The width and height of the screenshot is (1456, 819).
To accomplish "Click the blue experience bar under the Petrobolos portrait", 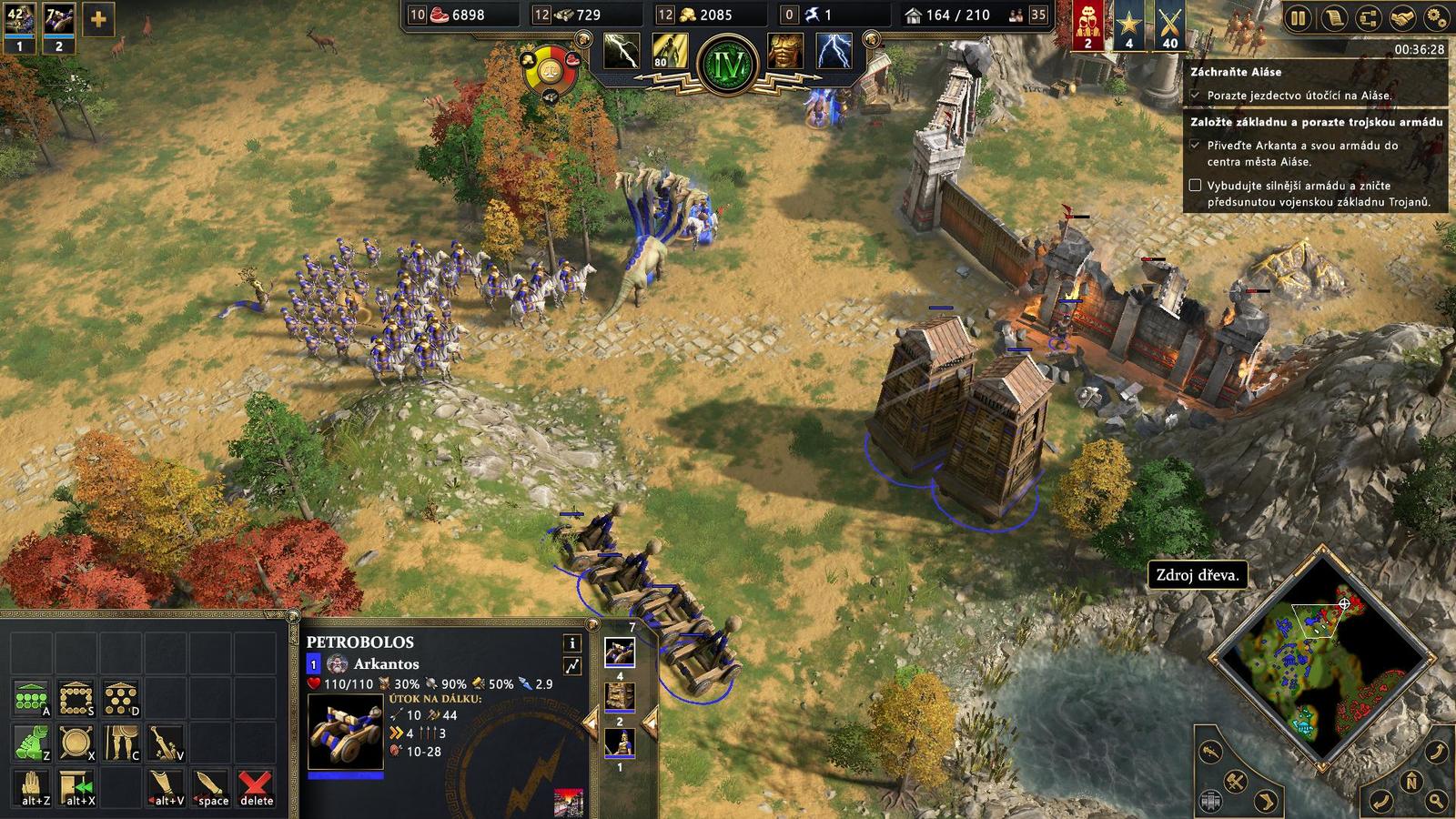I will 346,775.
